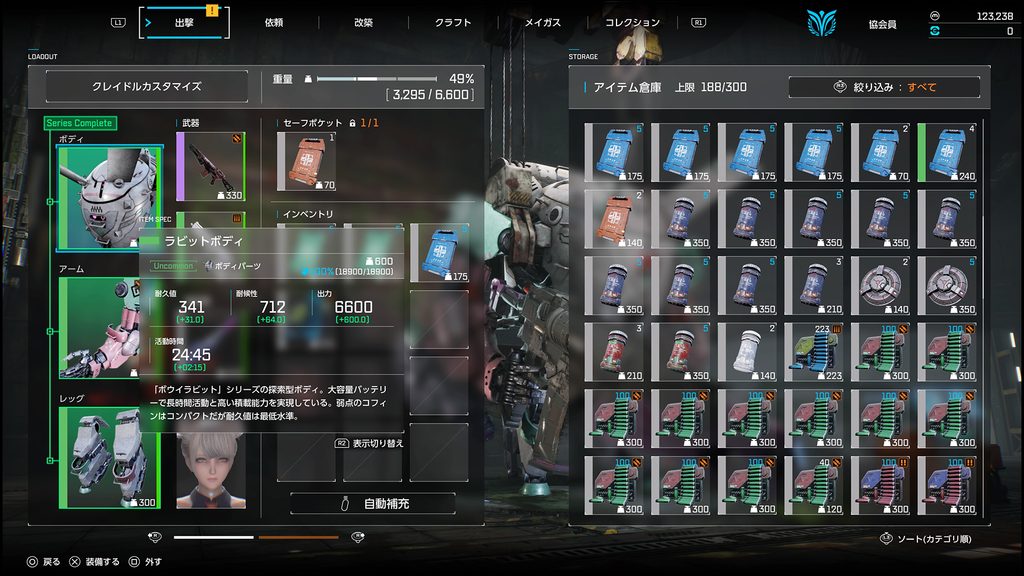Activate the 自動補充 button
1024x576 pixels.
[x=373, y=504]
